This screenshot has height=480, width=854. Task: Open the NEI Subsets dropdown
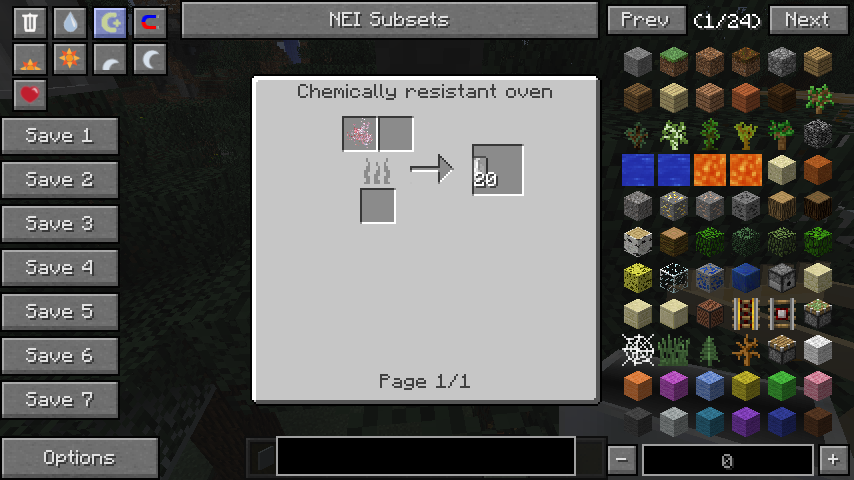pos(389,20)
